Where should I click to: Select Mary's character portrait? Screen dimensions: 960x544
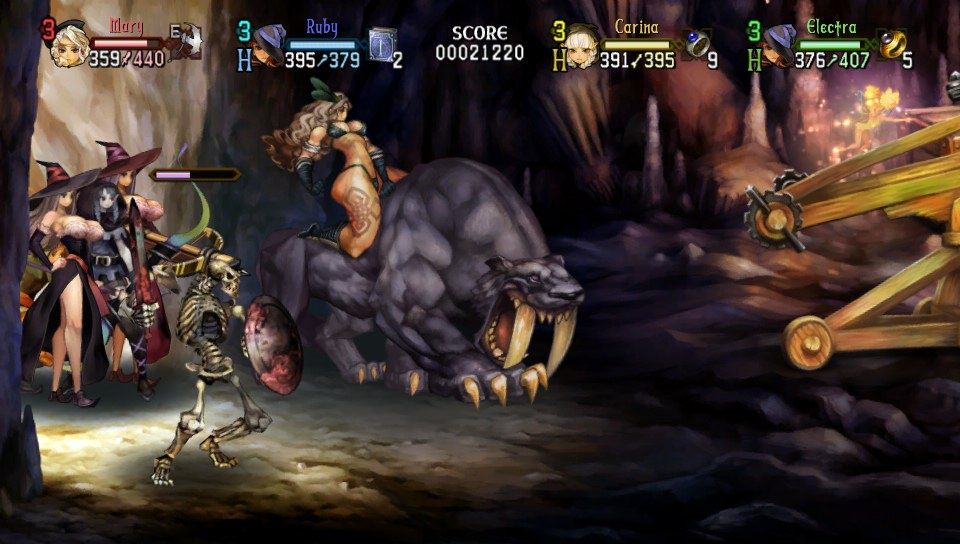(x=69, y=45)
